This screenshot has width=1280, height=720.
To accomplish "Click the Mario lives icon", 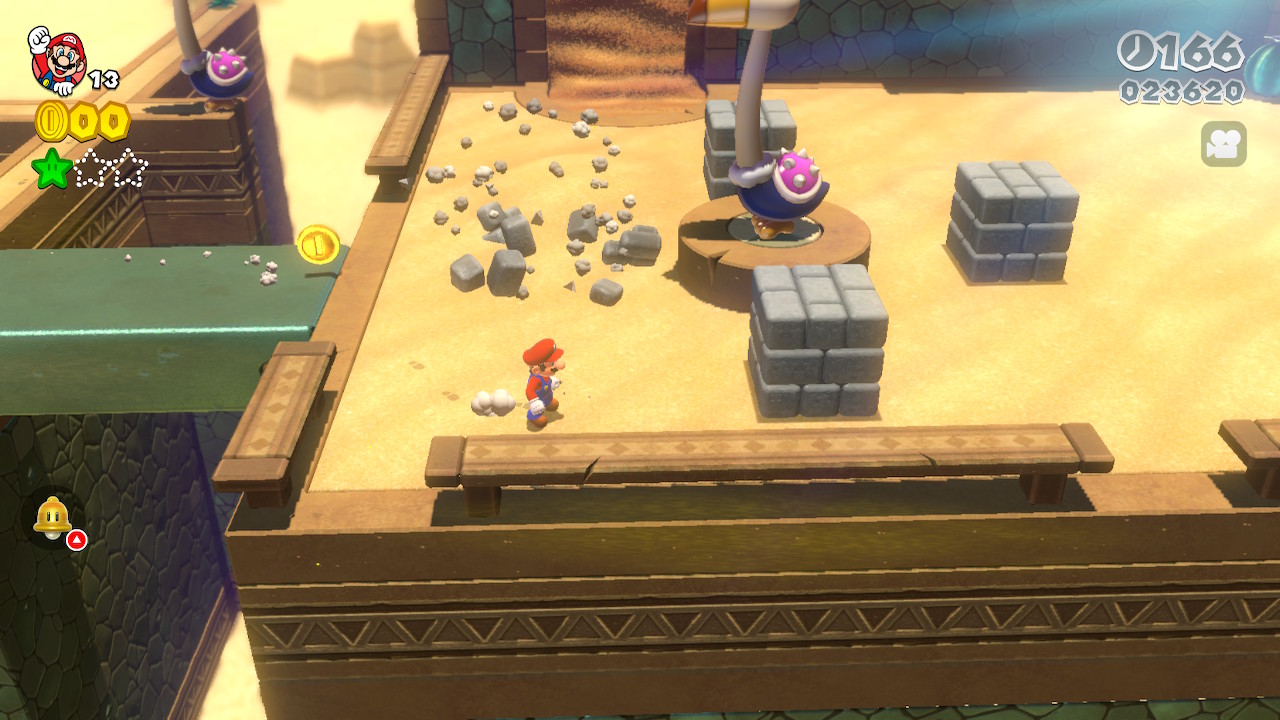I will click(x=57, y=58).
